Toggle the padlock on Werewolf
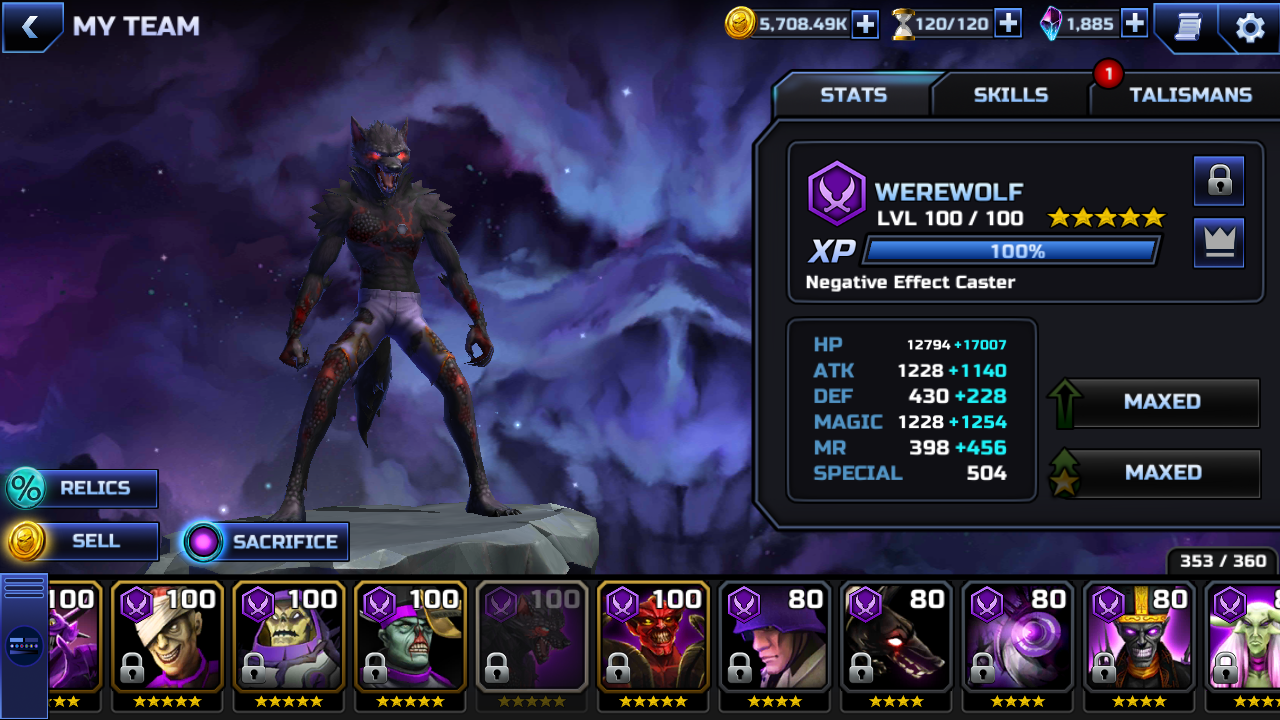 (1219, 181)
